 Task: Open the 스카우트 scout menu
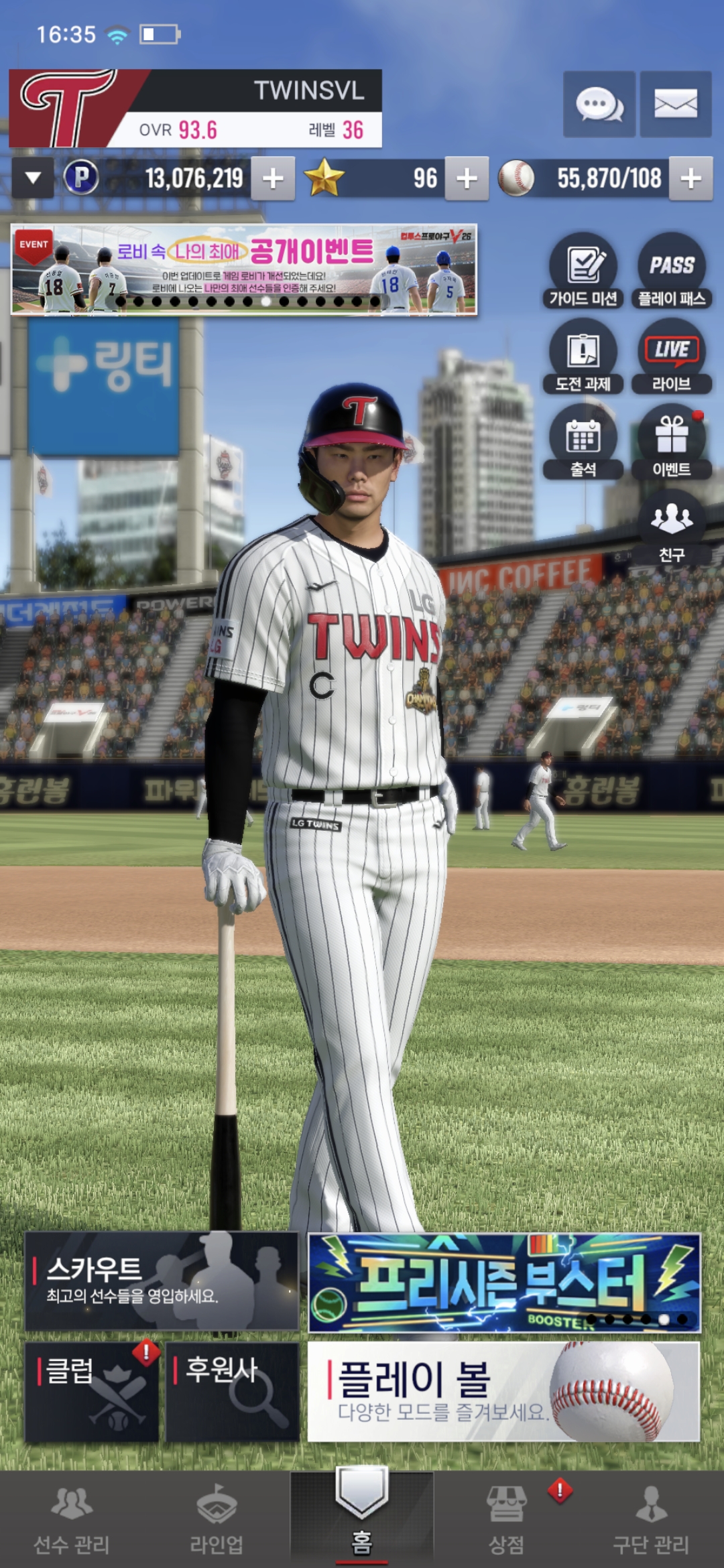162,1281
